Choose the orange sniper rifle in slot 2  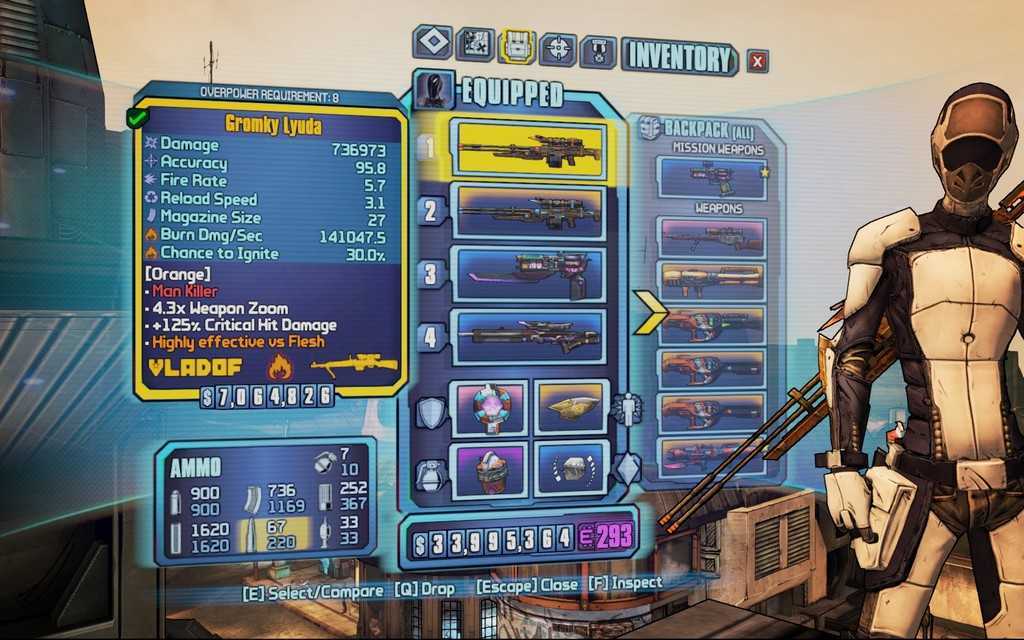(x=528, y=211)
